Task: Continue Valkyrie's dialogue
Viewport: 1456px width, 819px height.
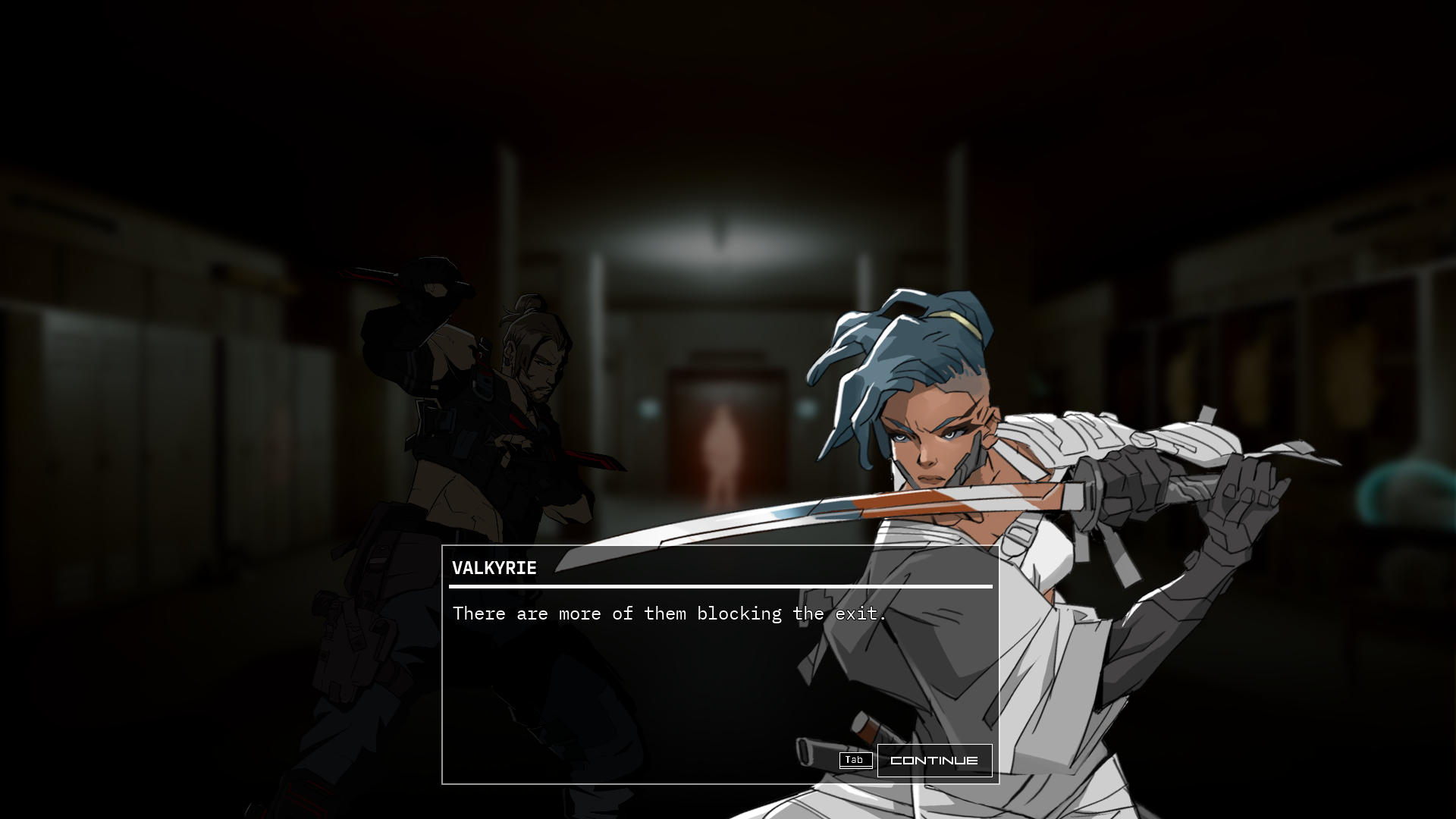Action: click(x=934, y=761)
